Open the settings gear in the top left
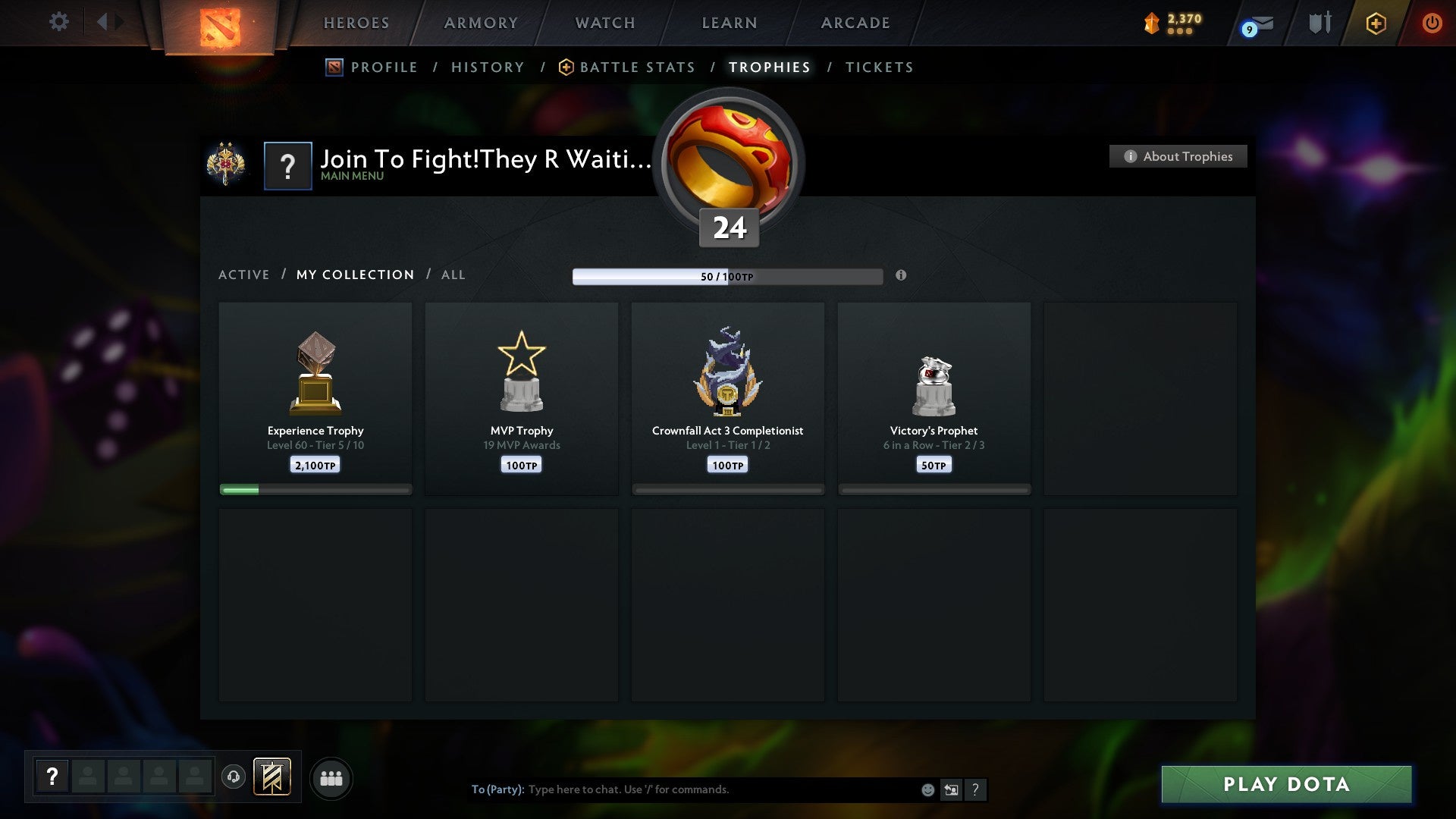 tap(58, 23)
